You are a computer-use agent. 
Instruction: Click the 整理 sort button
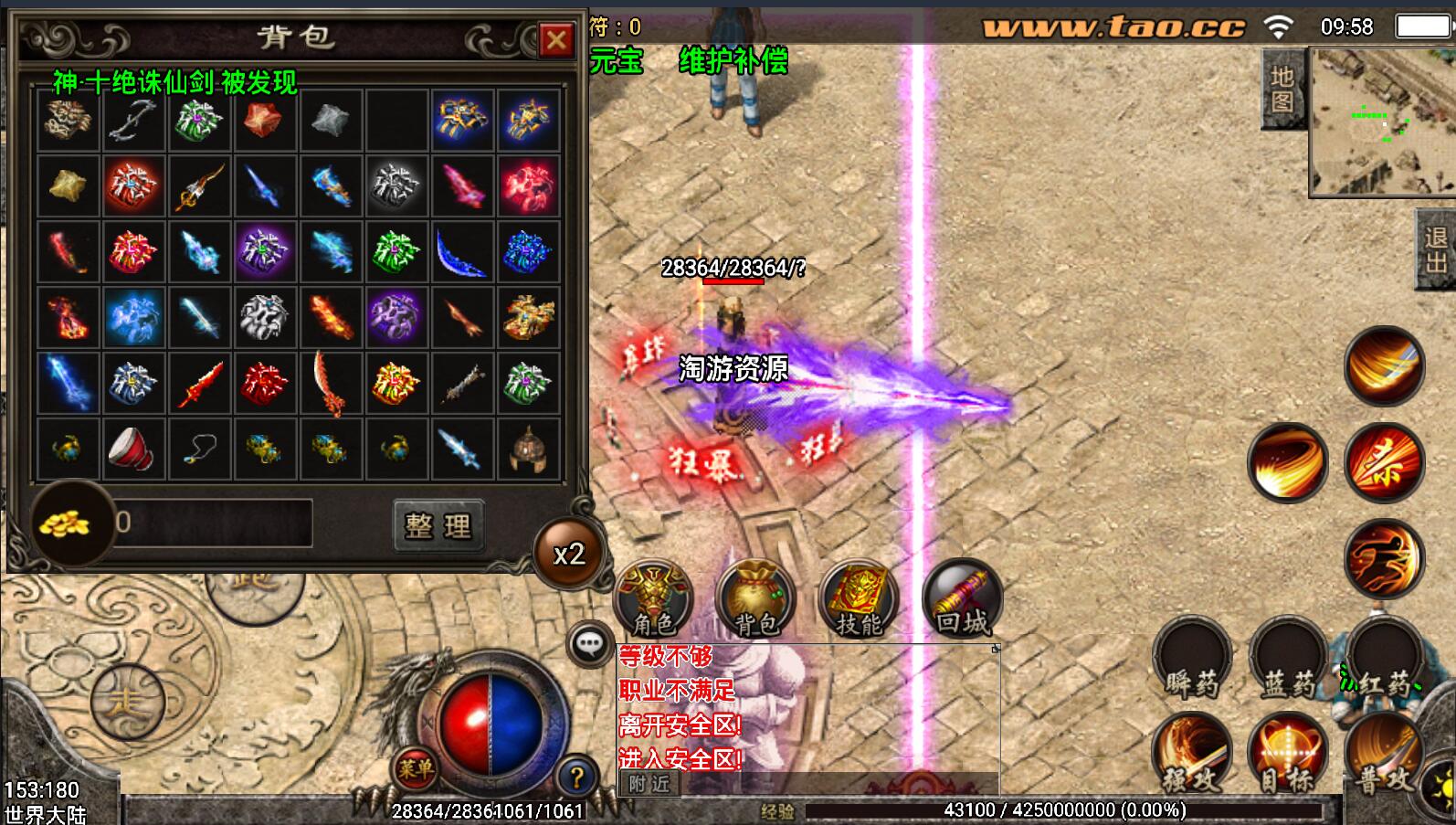pyautogui.click(x=438, y=524)
